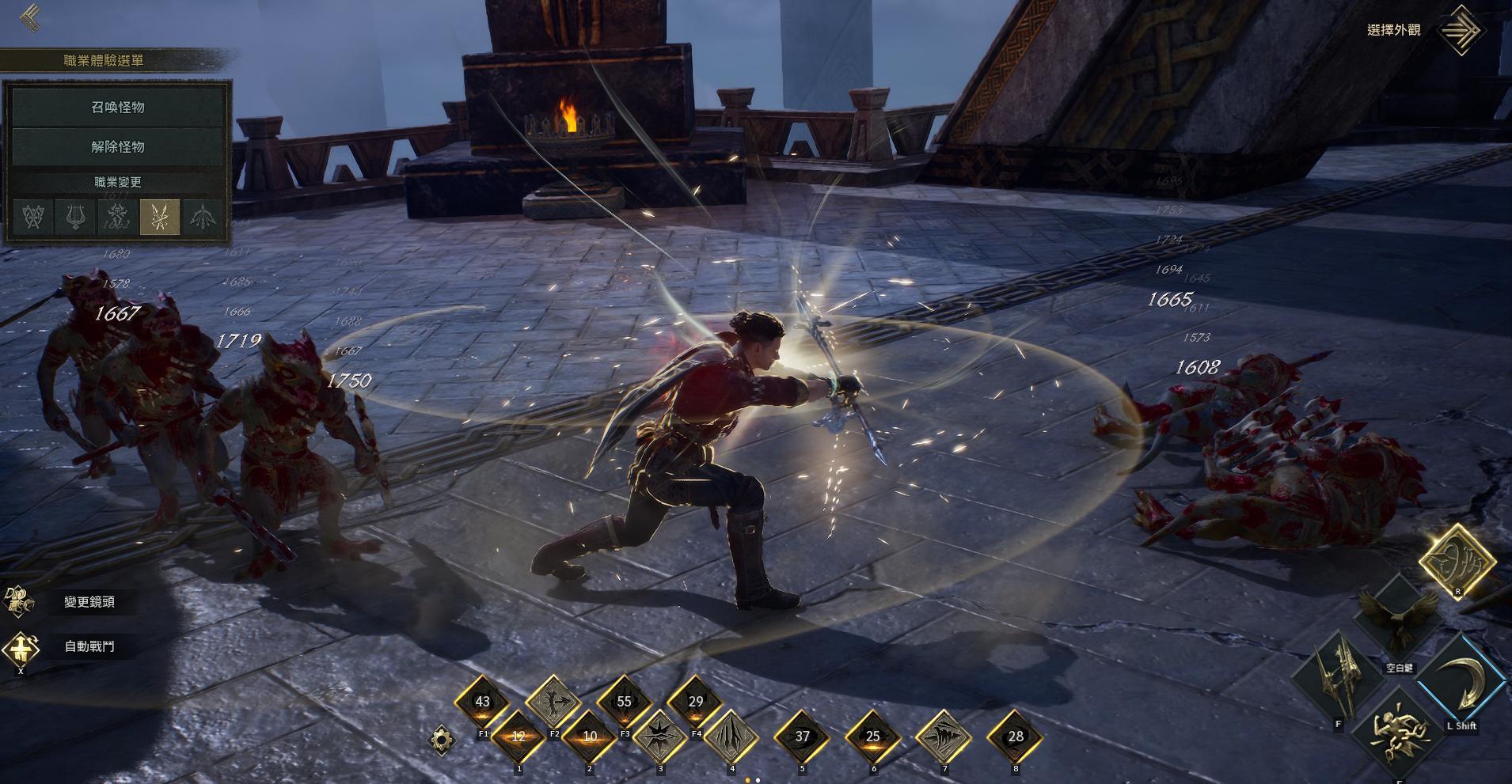
Task: Toggle 自動戰鬥 auto battle
Action: point(89,646)
